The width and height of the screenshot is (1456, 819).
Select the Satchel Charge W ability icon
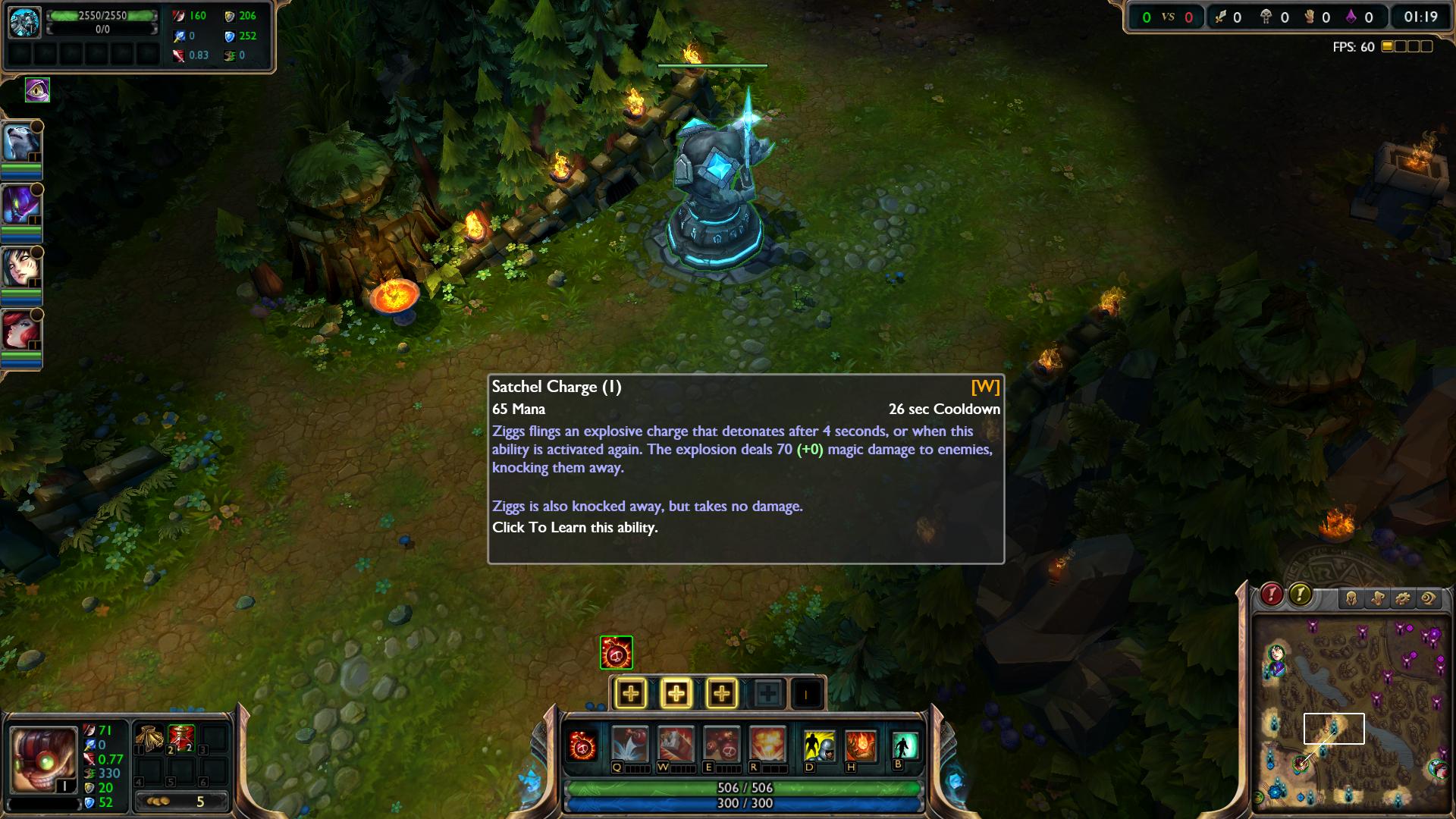point(675,744)
